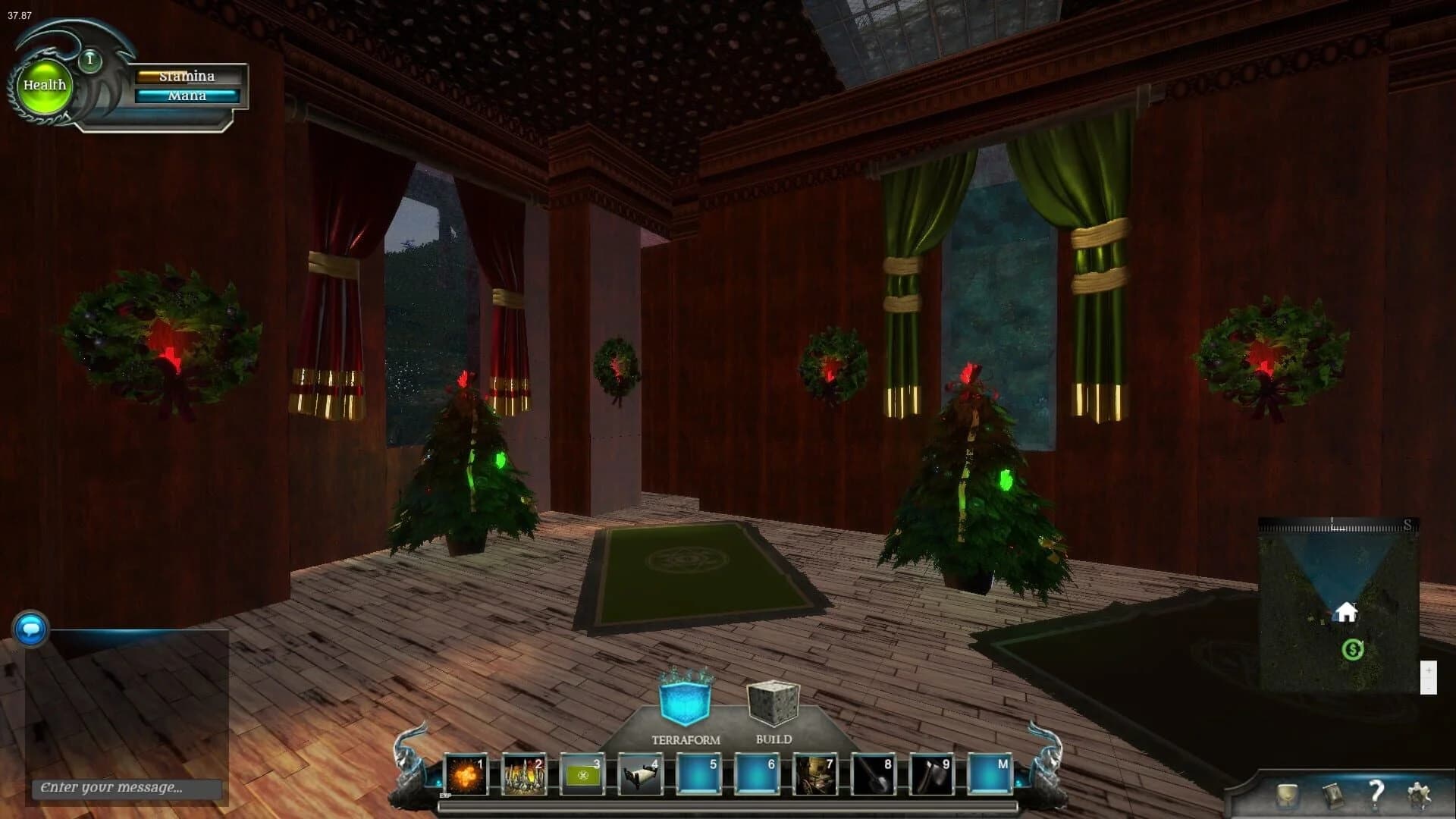1456x819 pixels.
Task: Click the info circle beside the Health orb
Action: (89, 58)
